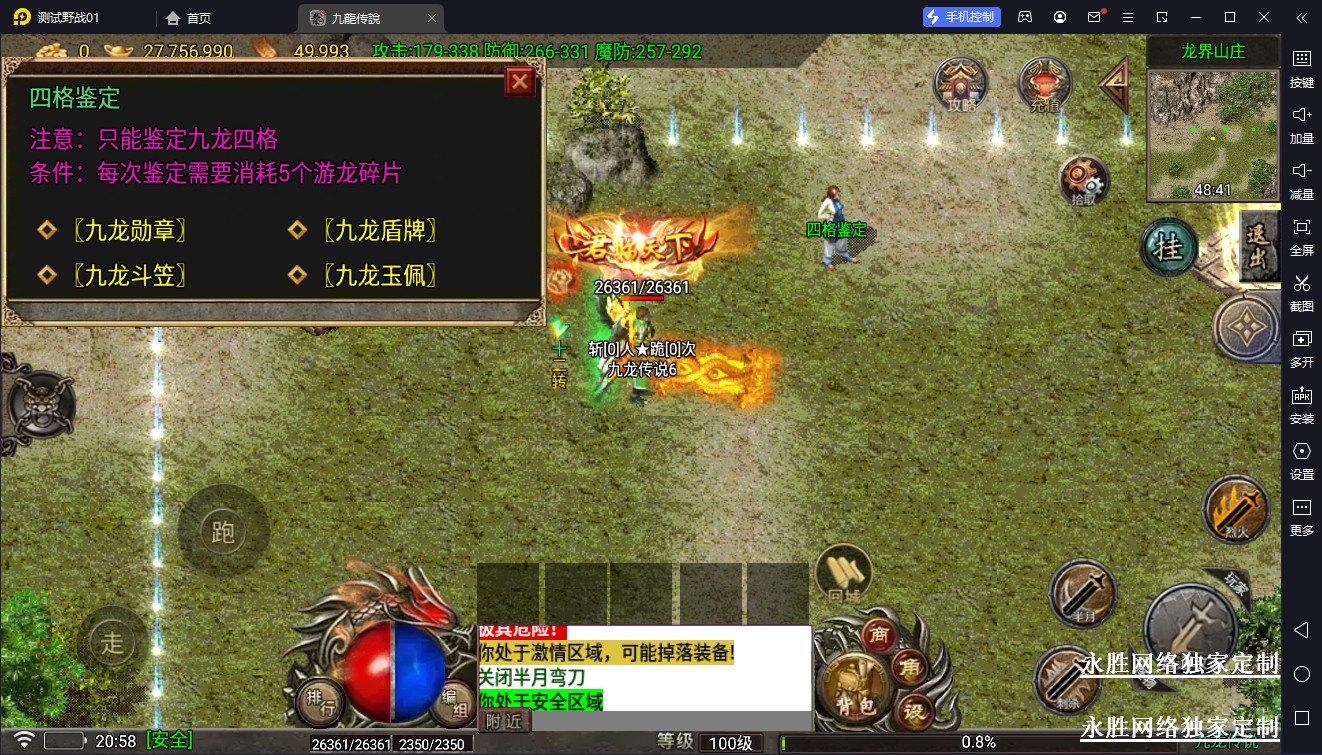
Task: Toggle the 半月 half-moon sword skill
Action: point(1083,594)
